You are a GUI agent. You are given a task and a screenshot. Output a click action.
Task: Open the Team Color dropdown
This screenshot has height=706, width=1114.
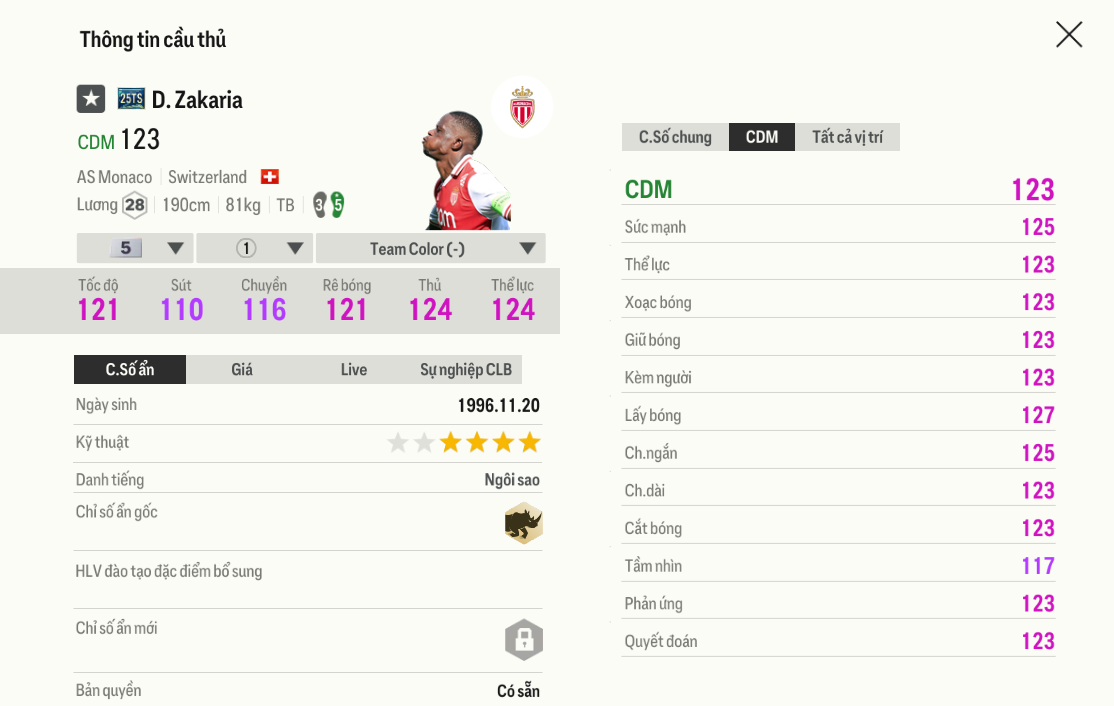tap(430, 248)
